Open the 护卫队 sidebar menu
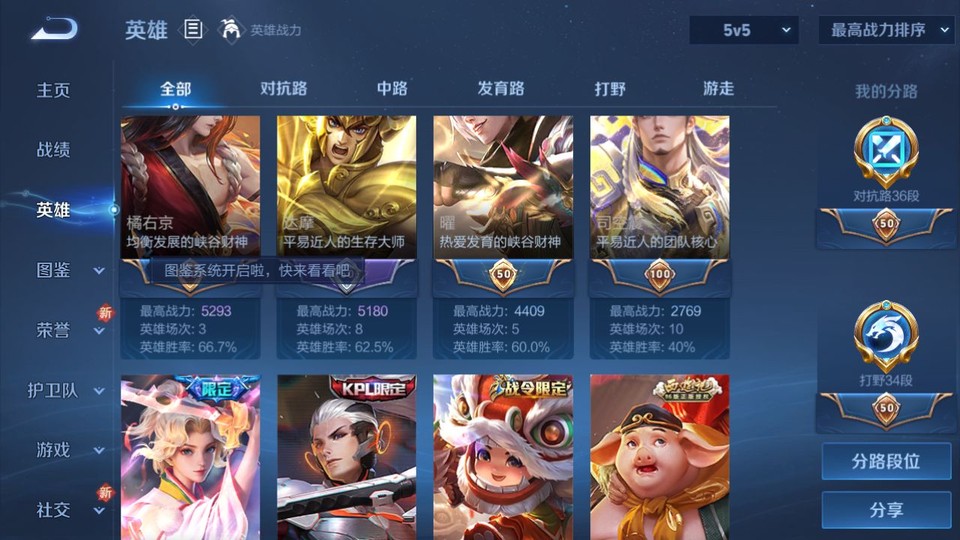Viewport: 960px width, 540px height. pyautogui.click(x=66, y=390)
